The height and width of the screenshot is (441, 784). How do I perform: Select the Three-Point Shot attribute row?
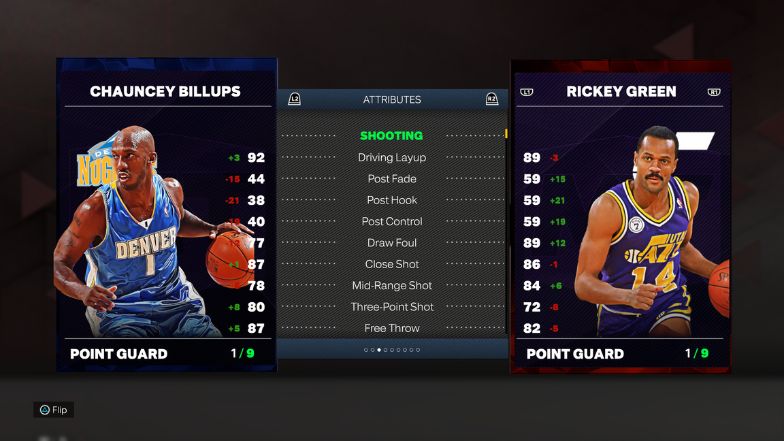392,306
